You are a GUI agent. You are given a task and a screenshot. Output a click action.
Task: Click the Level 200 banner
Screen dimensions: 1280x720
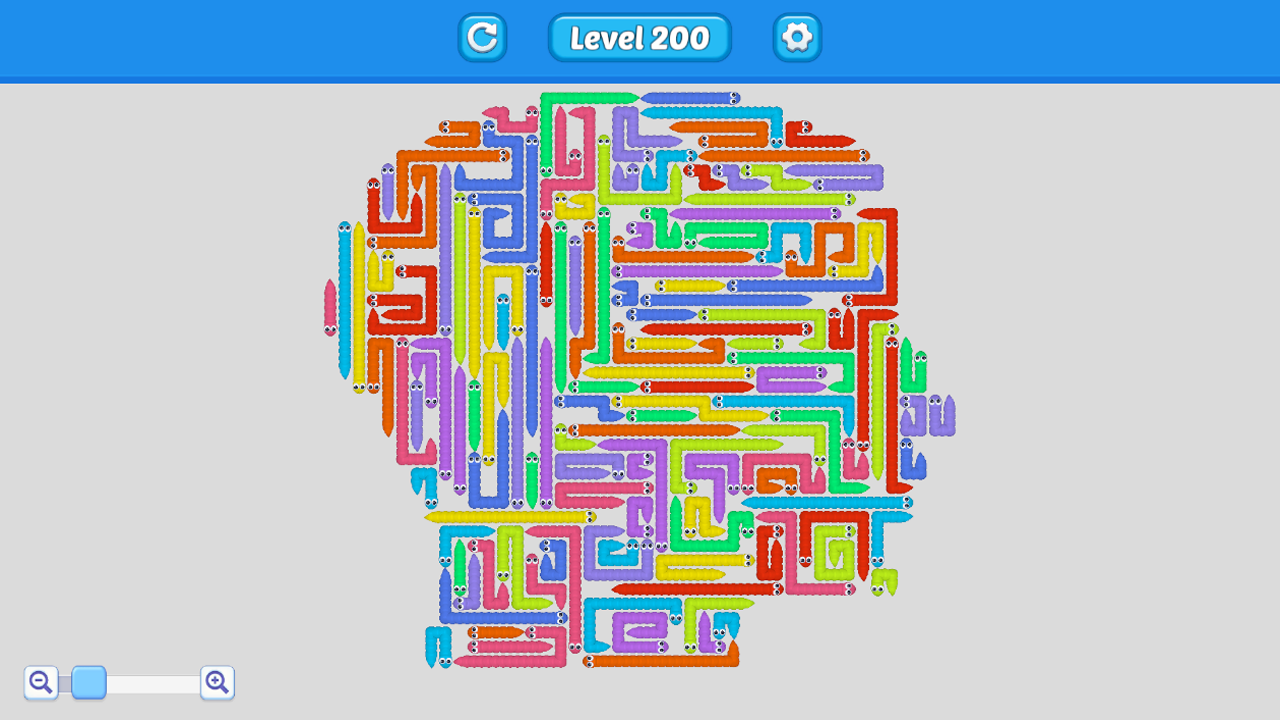tap(639, 38)
